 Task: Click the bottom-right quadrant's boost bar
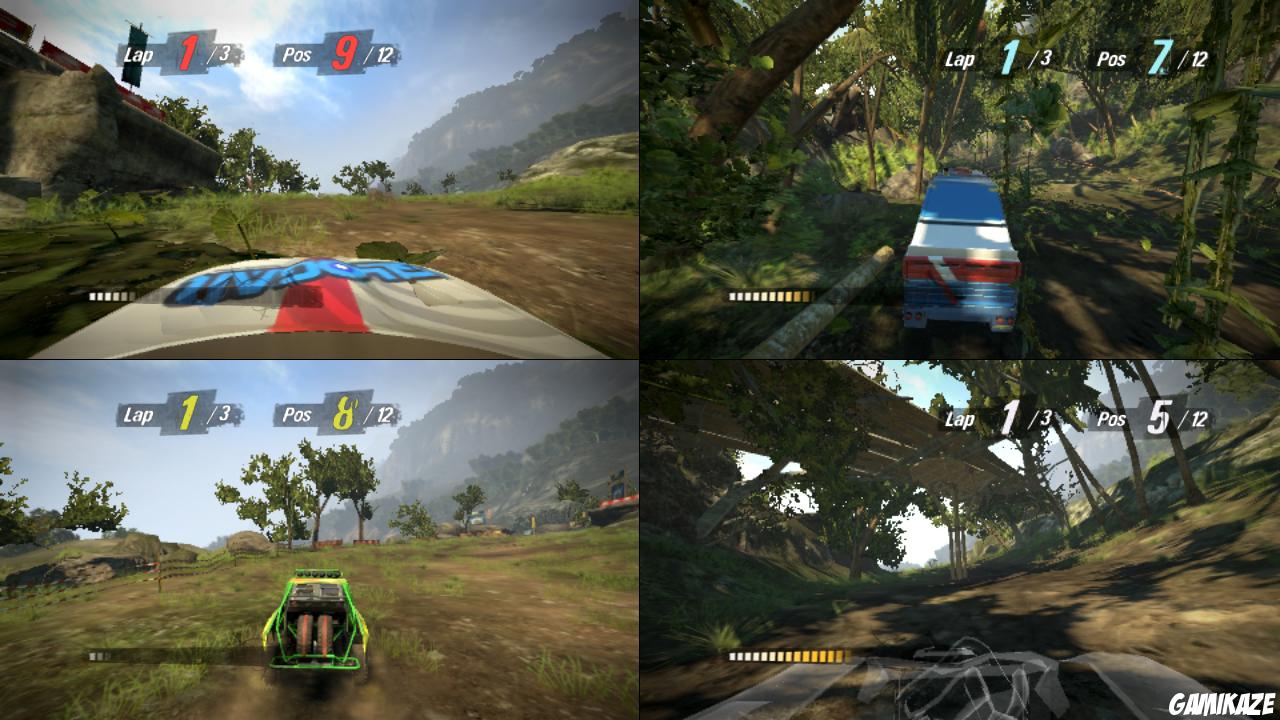click(790, 655)
